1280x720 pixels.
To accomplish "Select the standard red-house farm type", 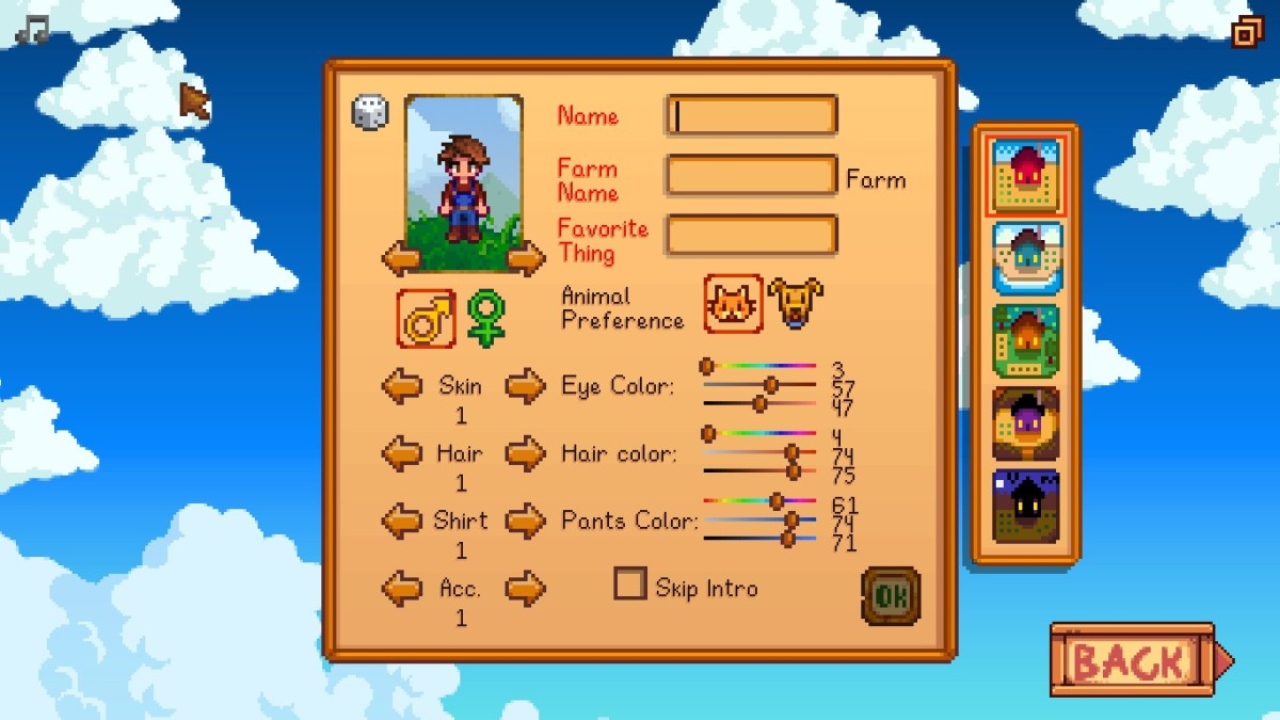I will click(1026, 177).
